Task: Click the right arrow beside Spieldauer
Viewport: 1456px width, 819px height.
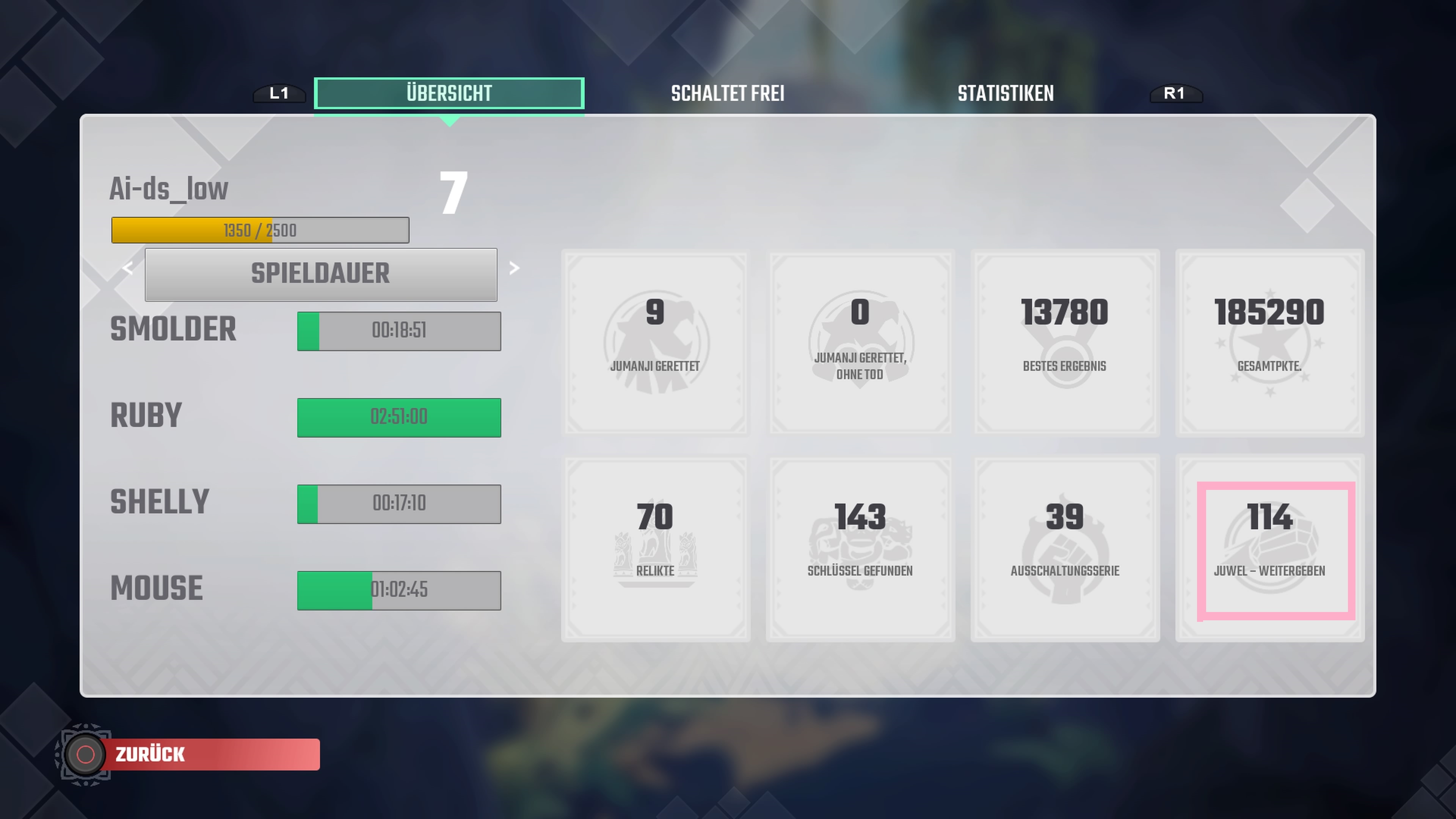Action: coord(514,268)
